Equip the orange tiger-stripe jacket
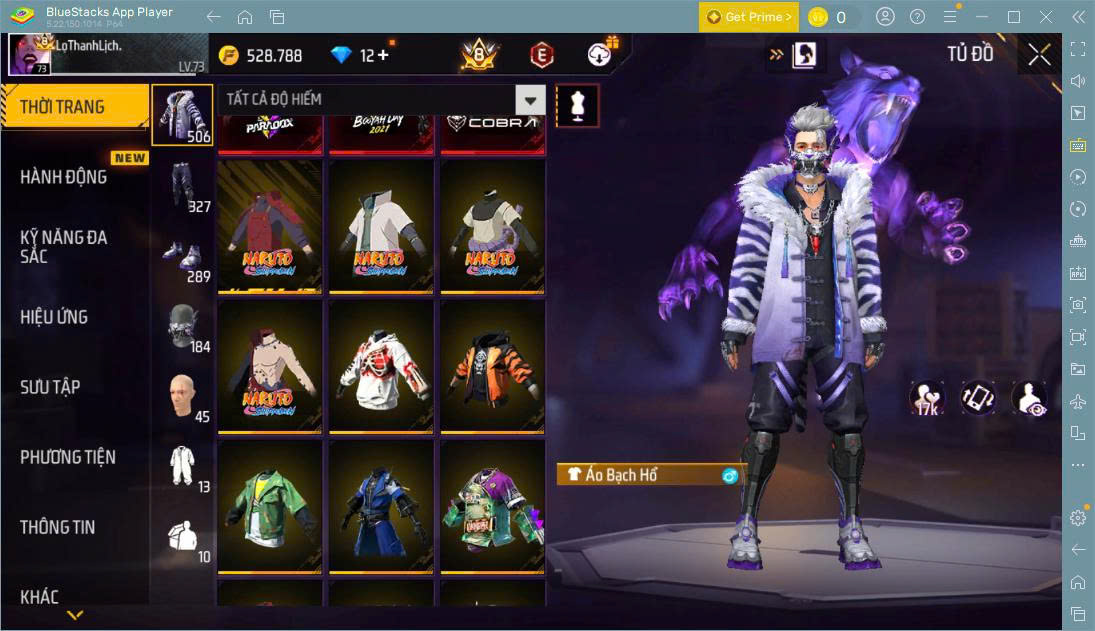This screenshot has width=1095, height=631. pos(492,366)
